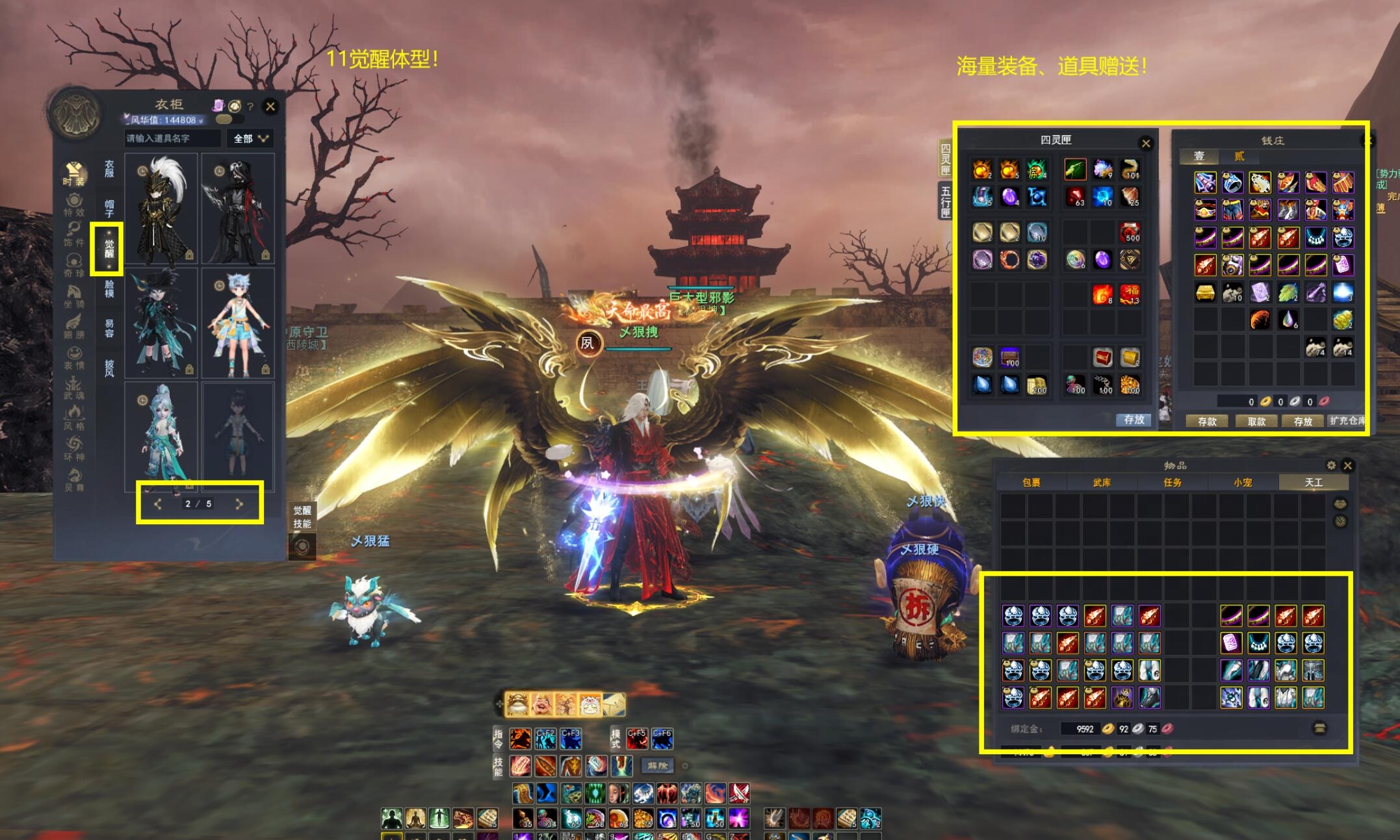This screenshot has width=1400, height=840.
Task: Click the 请输入道具名字 search field
Action: point(172,138)
